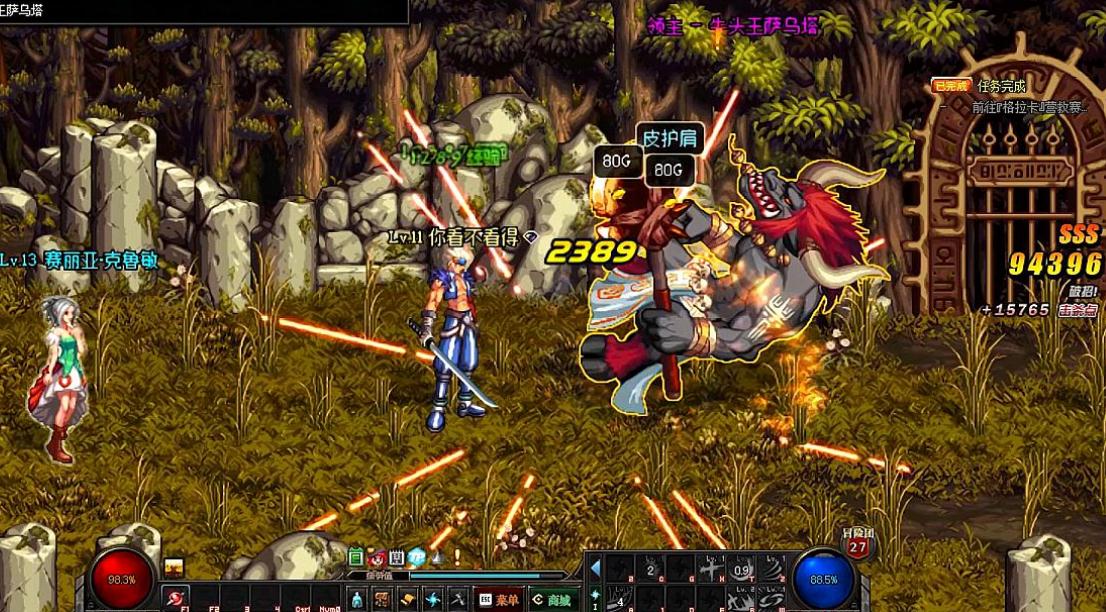
Task: Click the green notebook icon above bar
Action: tap(356, 557)
